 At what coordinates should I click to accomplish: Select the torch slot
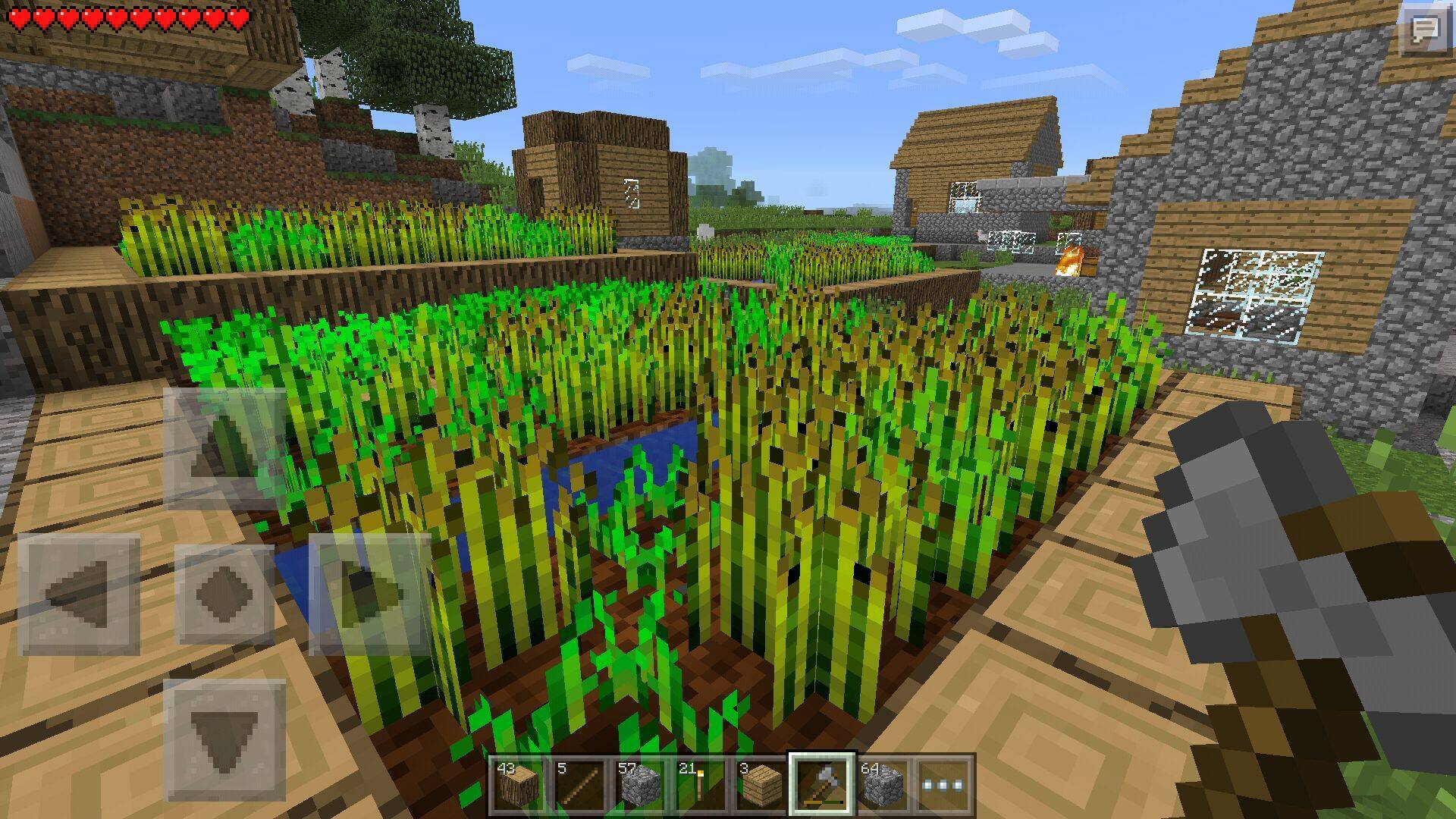pyautogui.click(x=701, y=784)
